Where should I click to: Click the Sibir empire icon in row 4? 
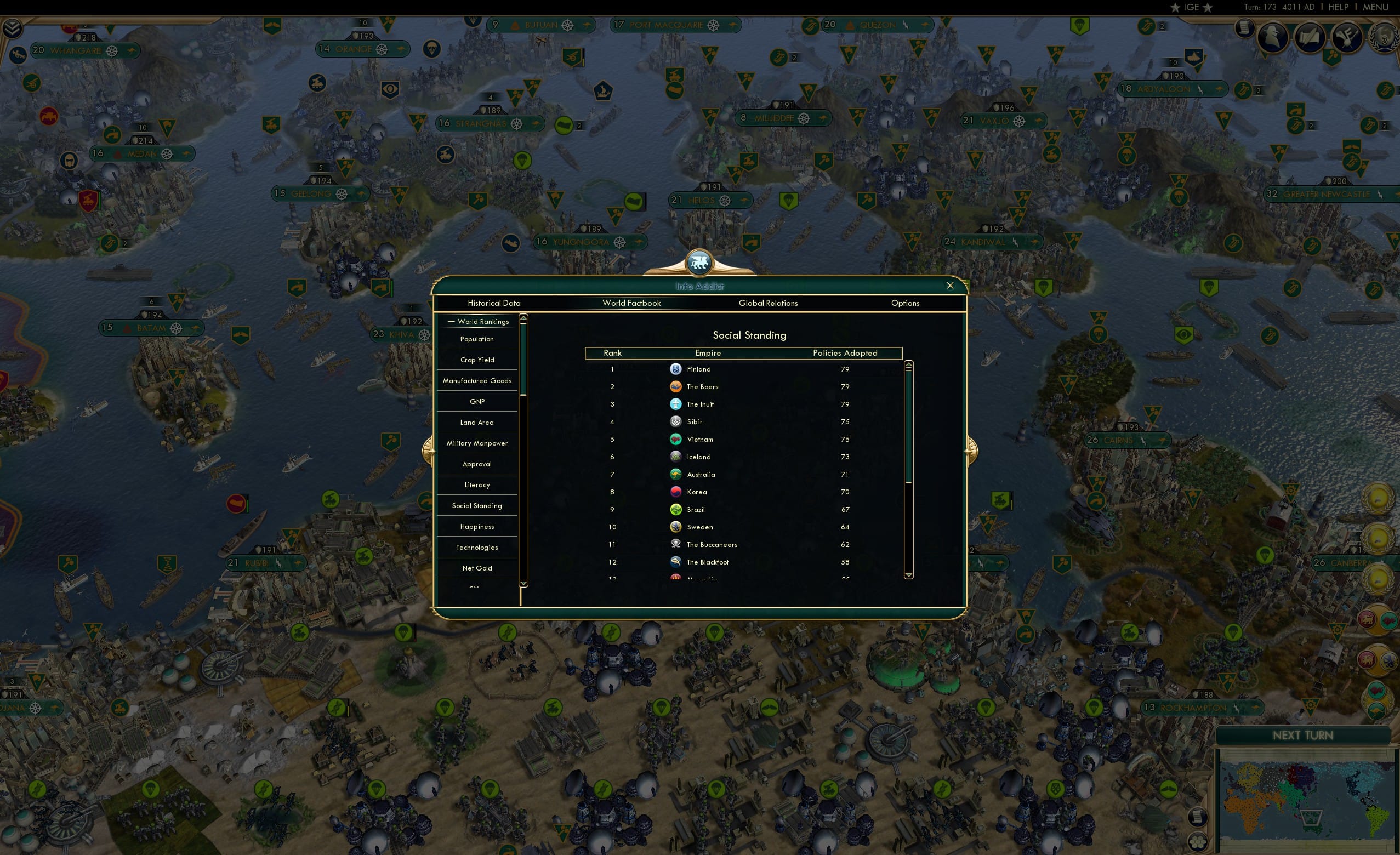coord(675,421)
